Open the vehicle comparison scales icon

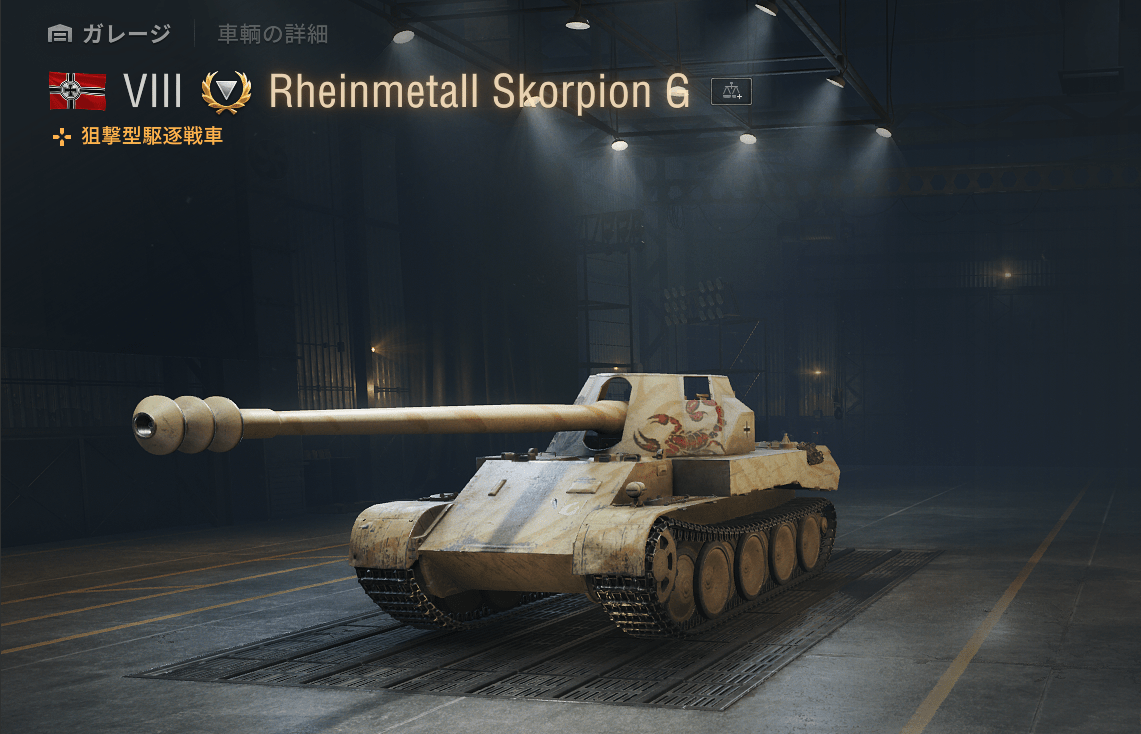pyautogui.click(x=731, y=91)
